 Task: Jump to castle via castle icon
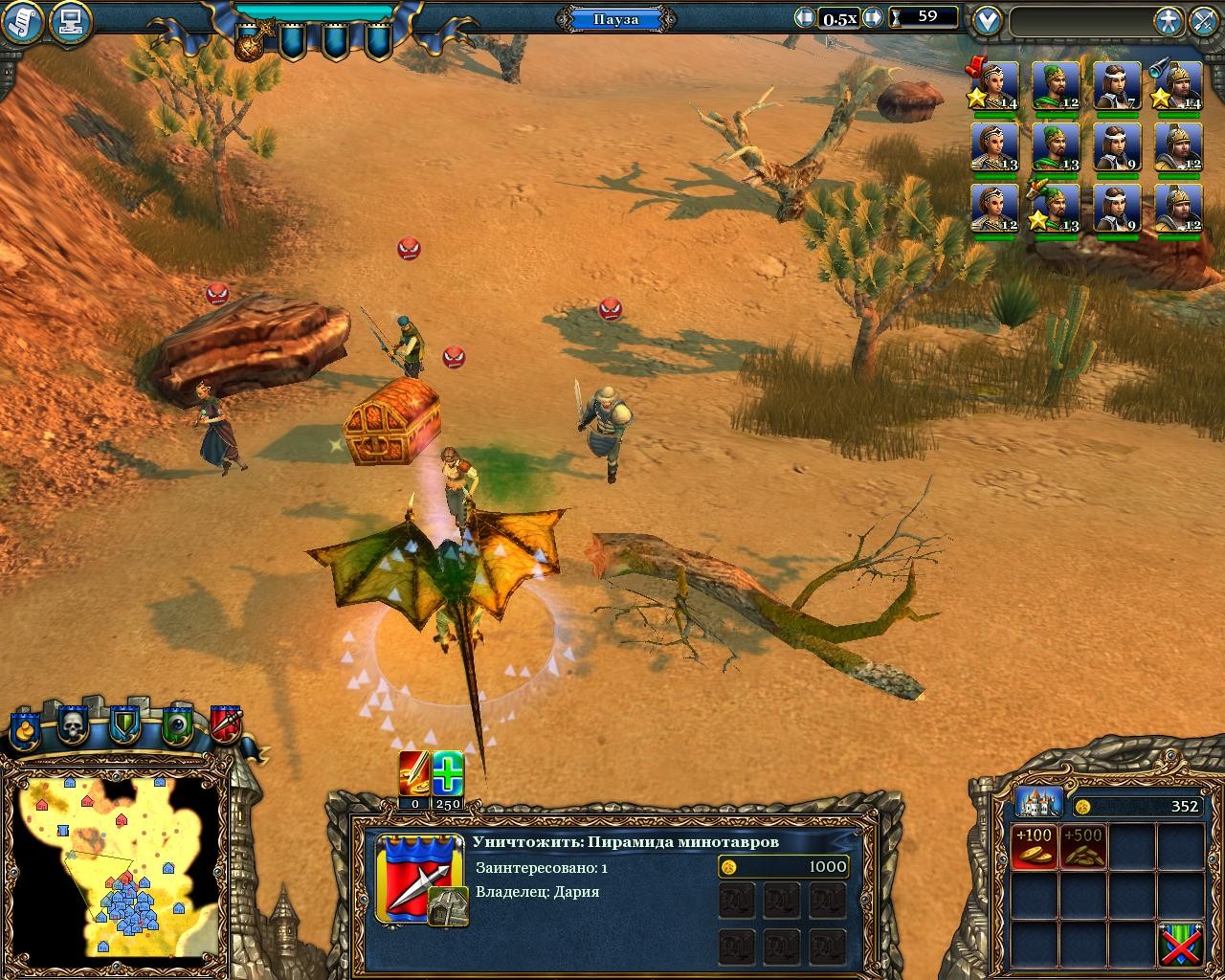point(1038,802)
